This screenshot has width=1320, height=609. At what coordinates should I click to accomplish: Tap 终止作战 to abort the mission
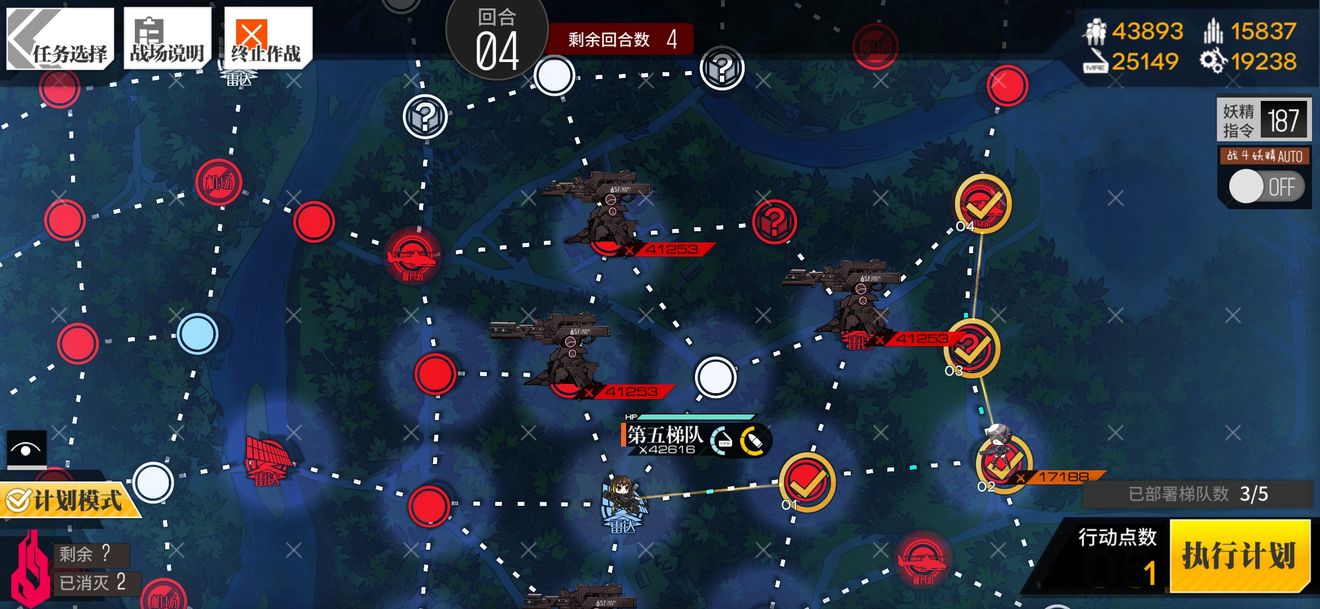pyautogui.click(x=267, y=38)
